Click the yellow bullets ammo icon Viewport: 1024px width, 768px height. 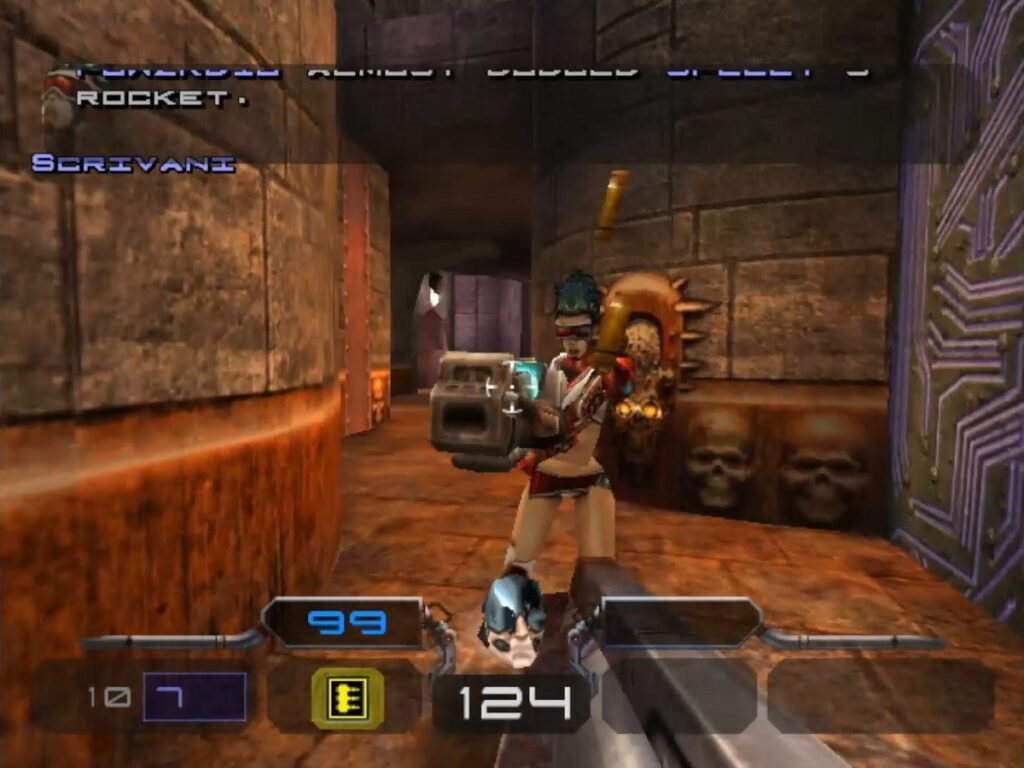tap(348, 696)
